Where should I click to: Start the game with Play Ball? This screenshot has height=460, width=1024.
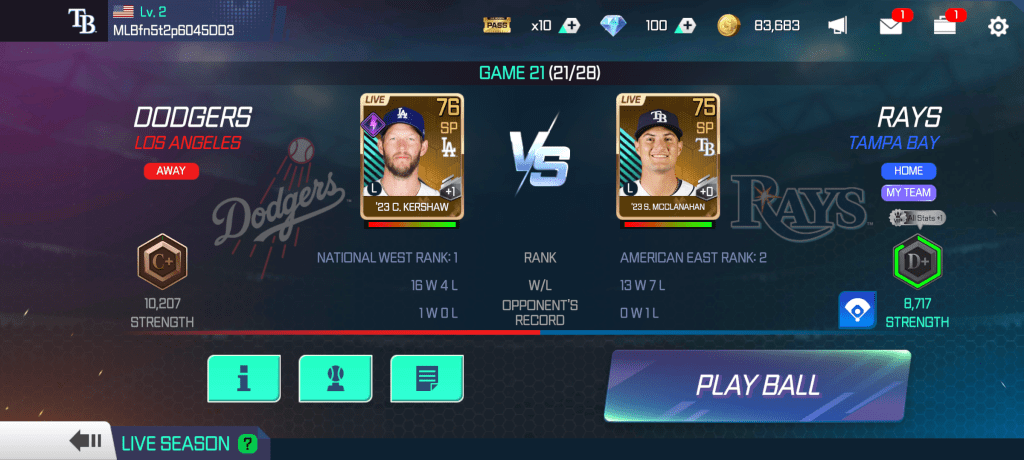click(757, 385)
